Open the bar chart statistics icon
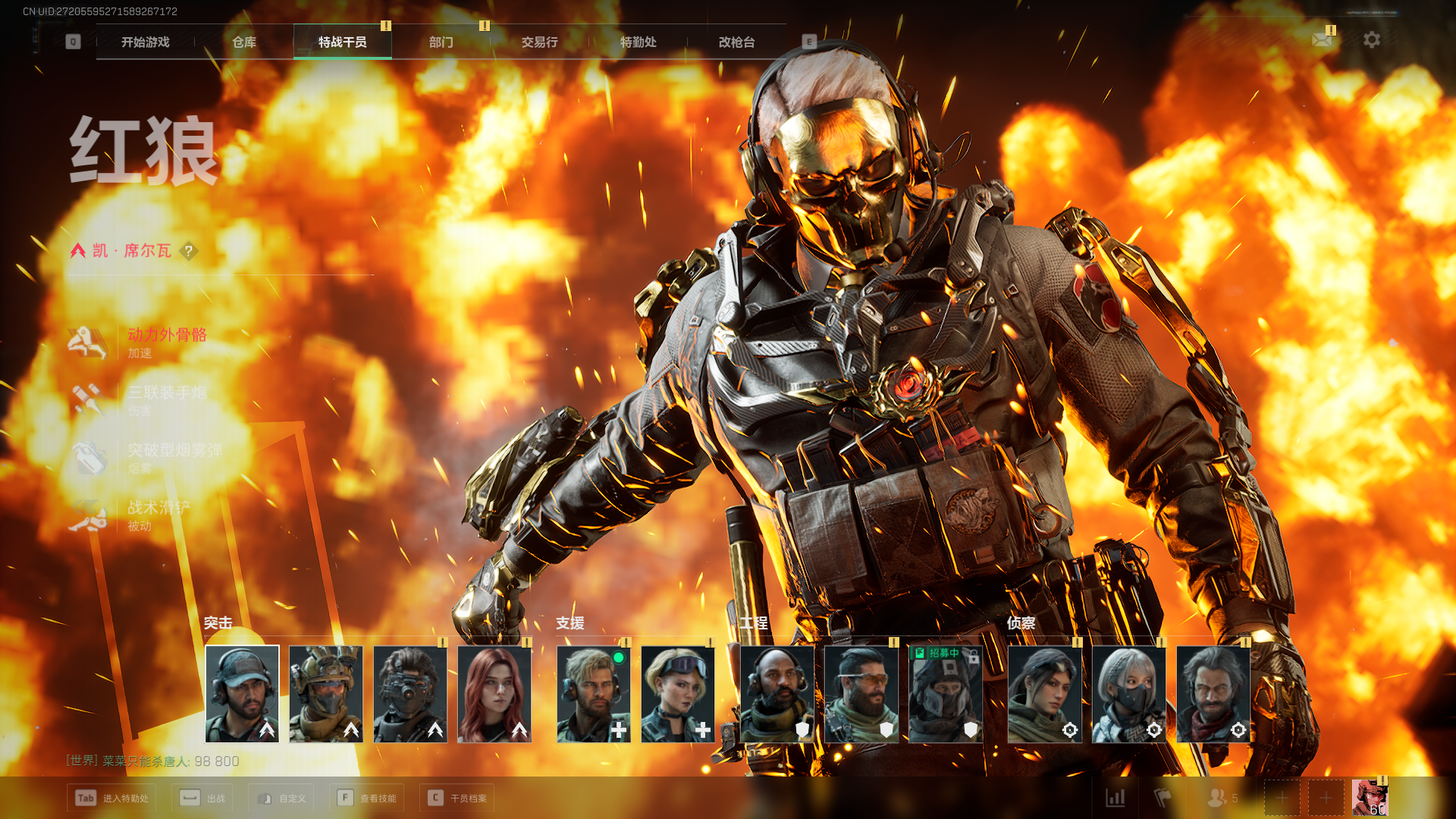The width and height of the screenshot is (1456, 819). pos(1116,798)
